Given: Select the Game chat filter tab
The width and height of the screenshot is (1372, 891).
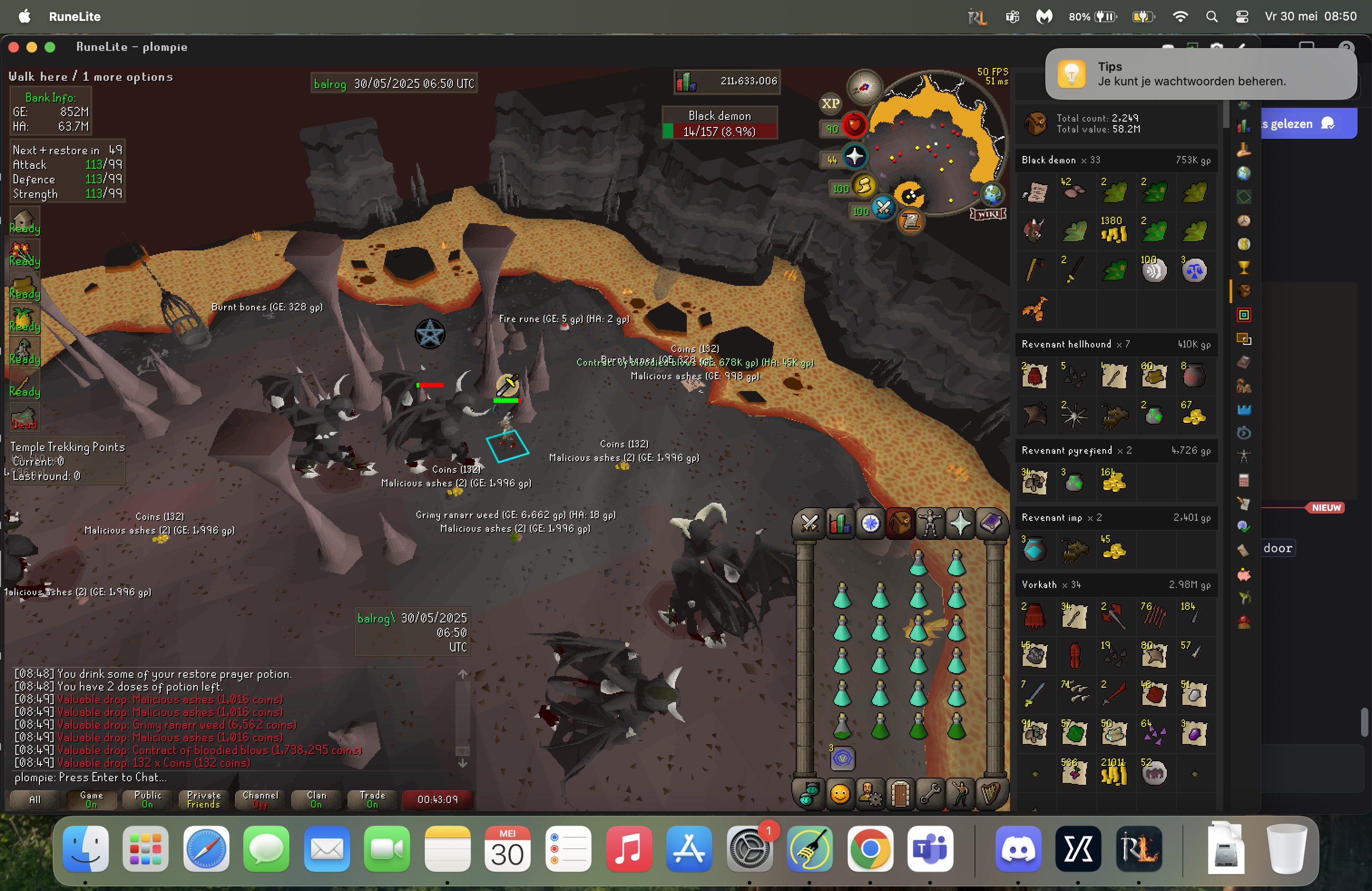Looking at the screenshot, I should [x=91, y=799].
